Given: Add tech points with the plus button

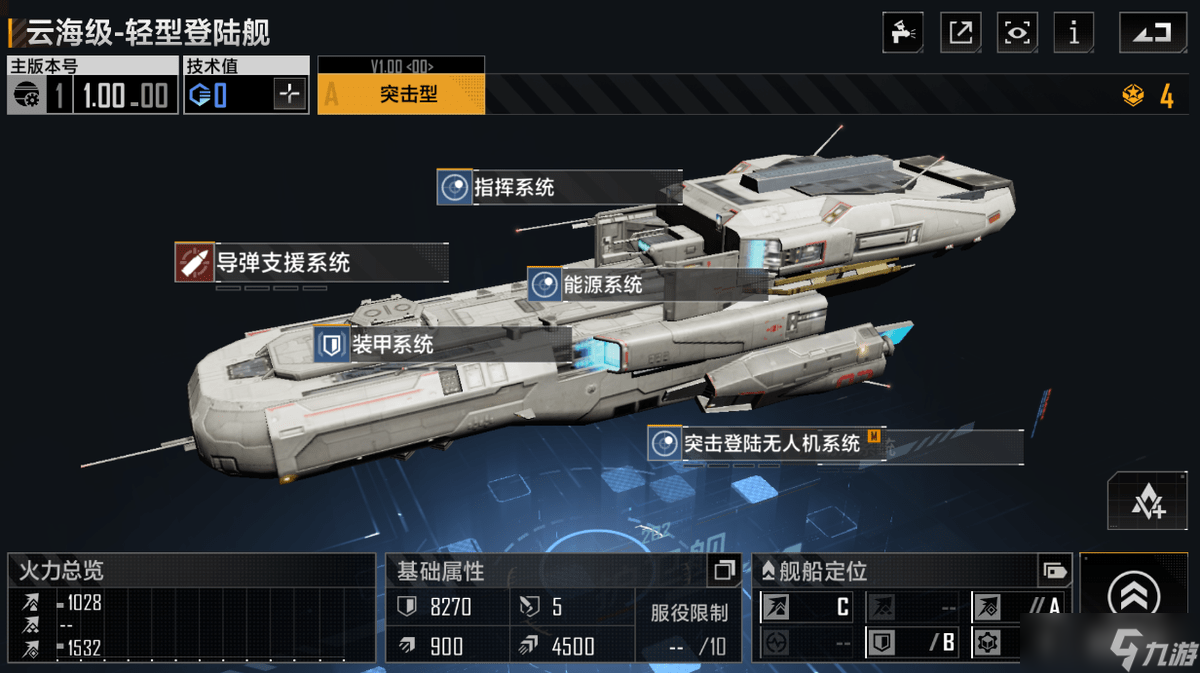Looking at the screenshot, I should point(290,96).
